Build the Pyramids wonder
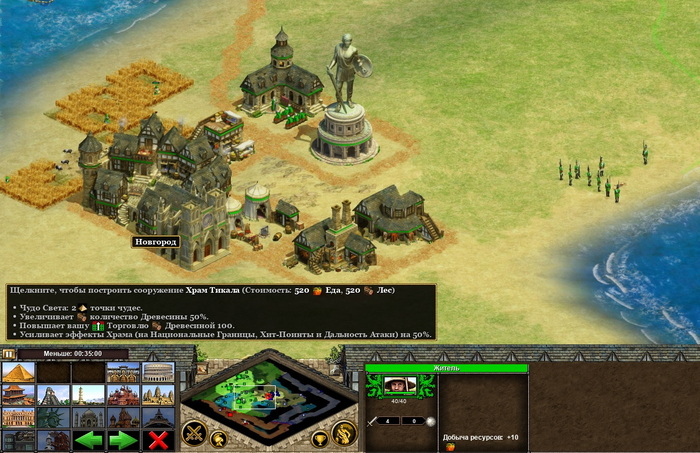Image resolution: width=700 pixels, height=453 pixels. pos(18,372)
